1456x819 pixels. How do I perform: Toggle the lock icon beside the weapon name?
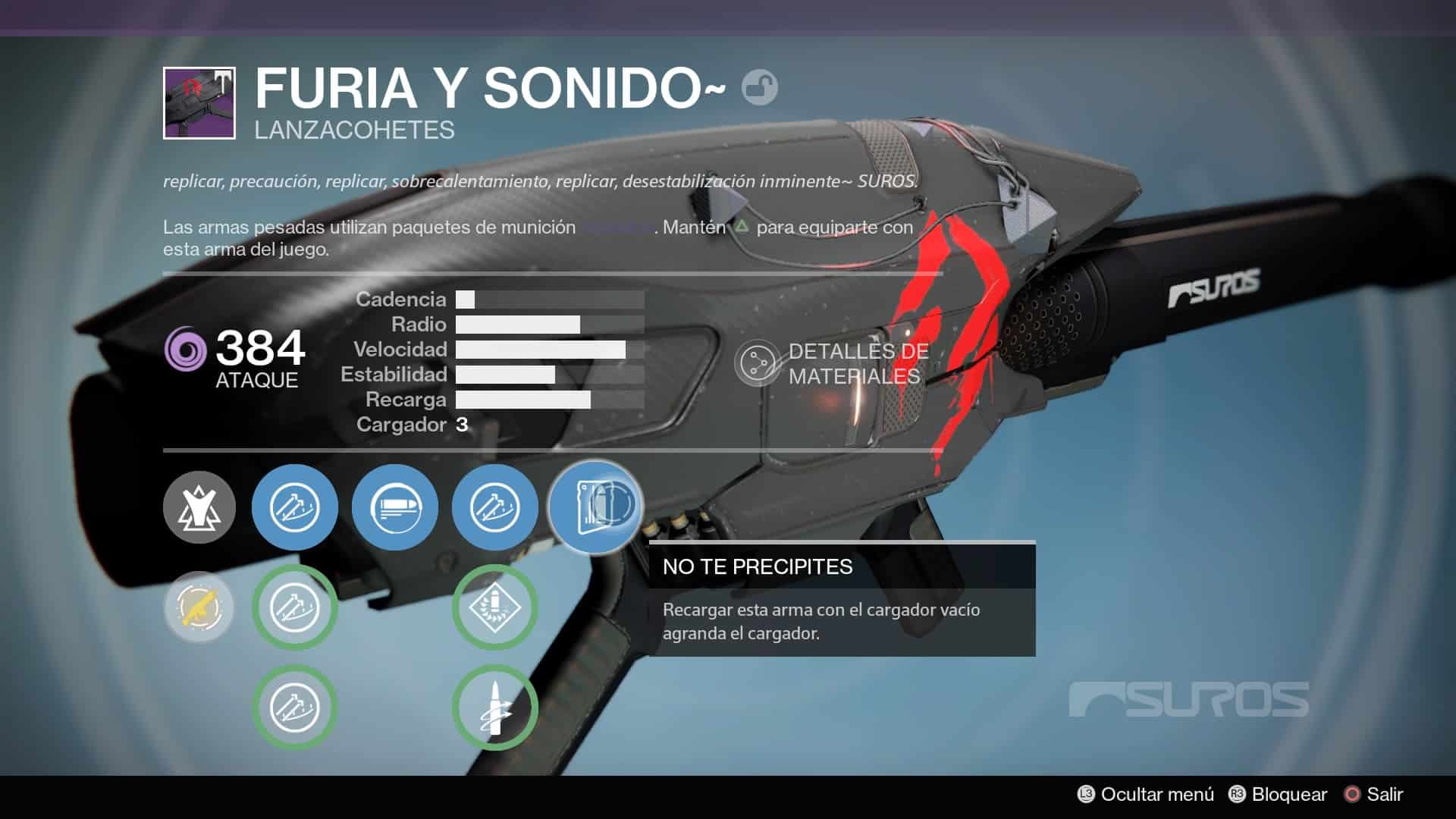click(x=759, y=87)
